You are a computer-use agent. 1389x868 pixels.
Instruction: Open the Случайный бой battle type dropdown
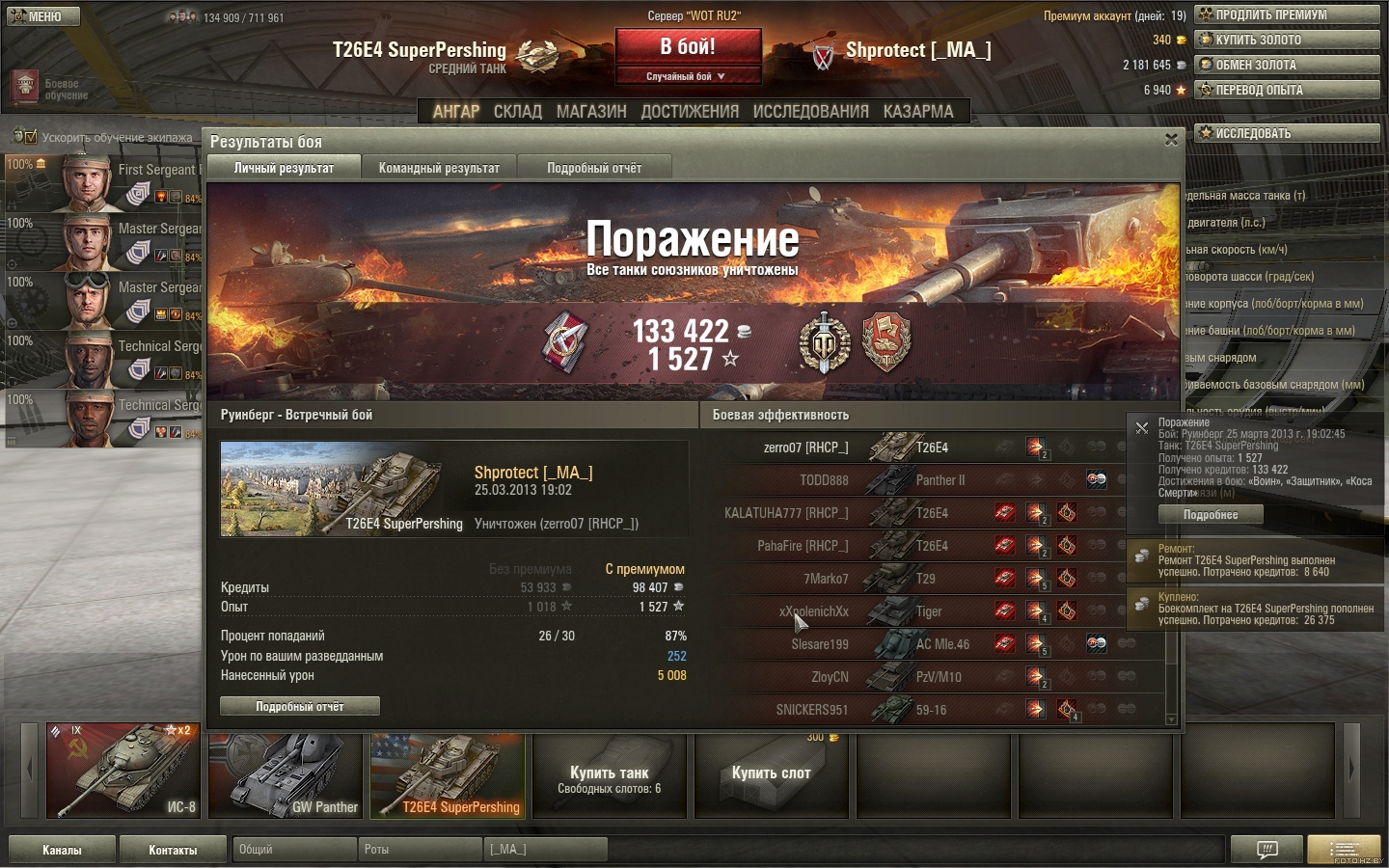click(x=687, y=76)
